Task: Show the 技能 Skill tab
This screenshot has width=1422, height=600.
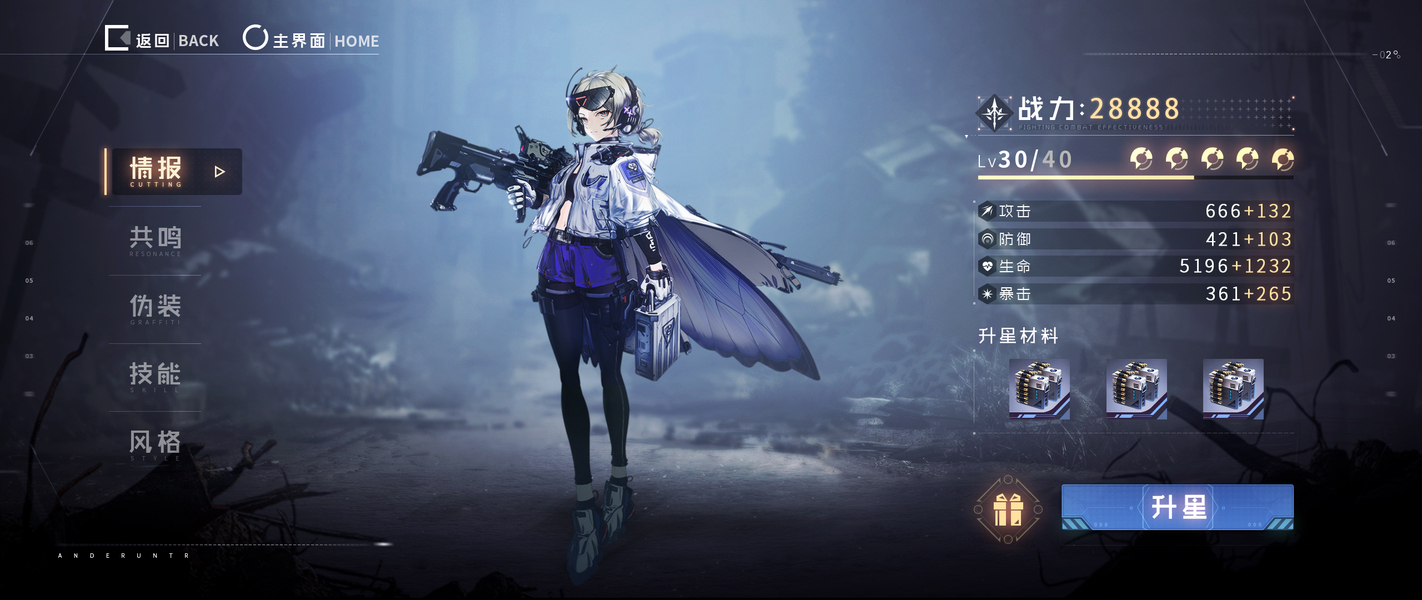Action: click(x=155, y=376)
